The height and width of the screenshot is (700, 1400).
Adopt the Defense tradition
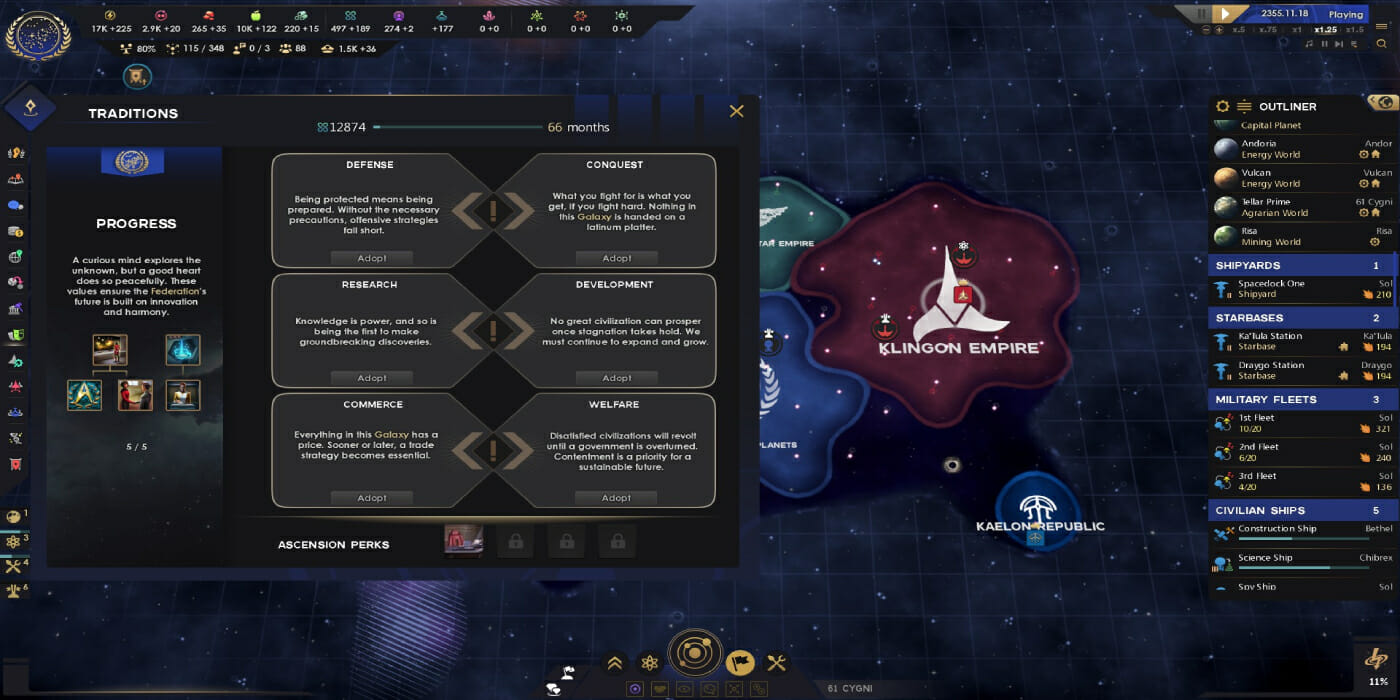point(372,258)
